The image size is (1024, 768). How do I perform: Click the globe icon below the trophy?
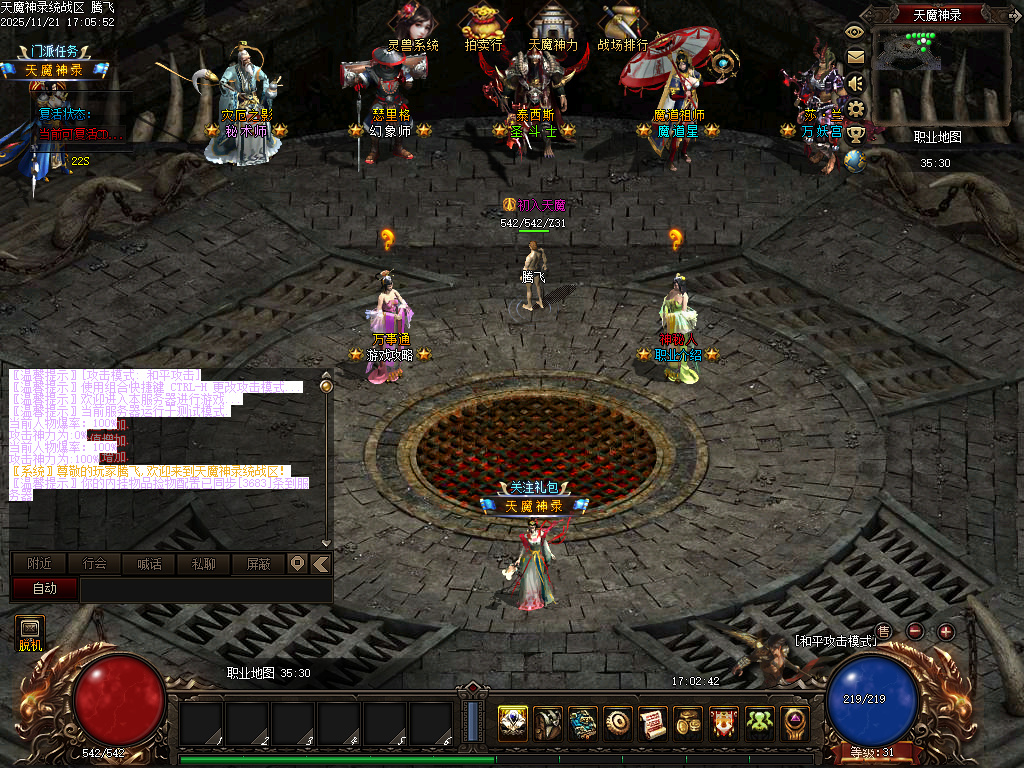(855, 160)
